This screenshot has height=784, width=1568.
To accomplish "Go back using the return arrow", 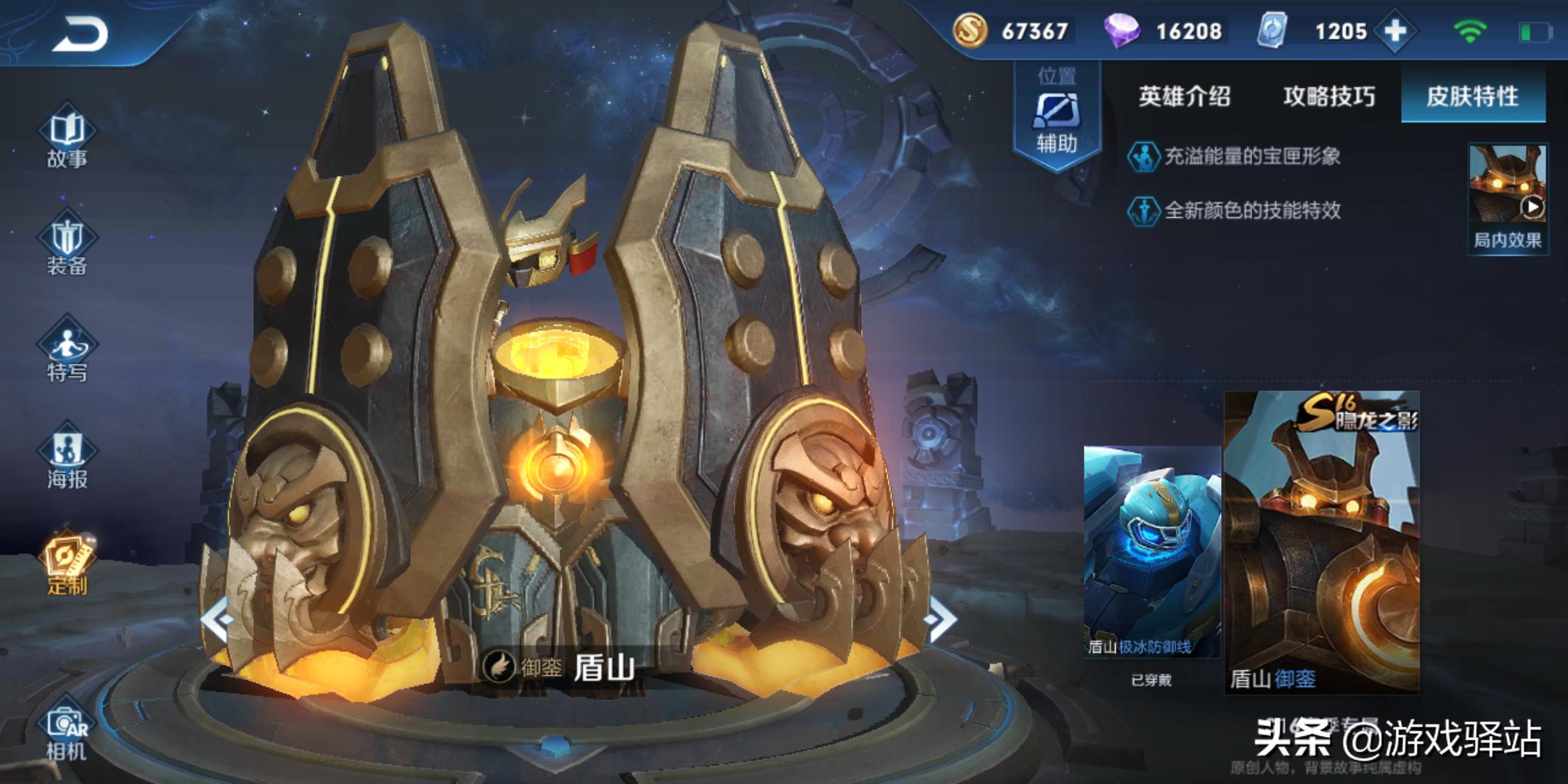I will pos(80,34).
